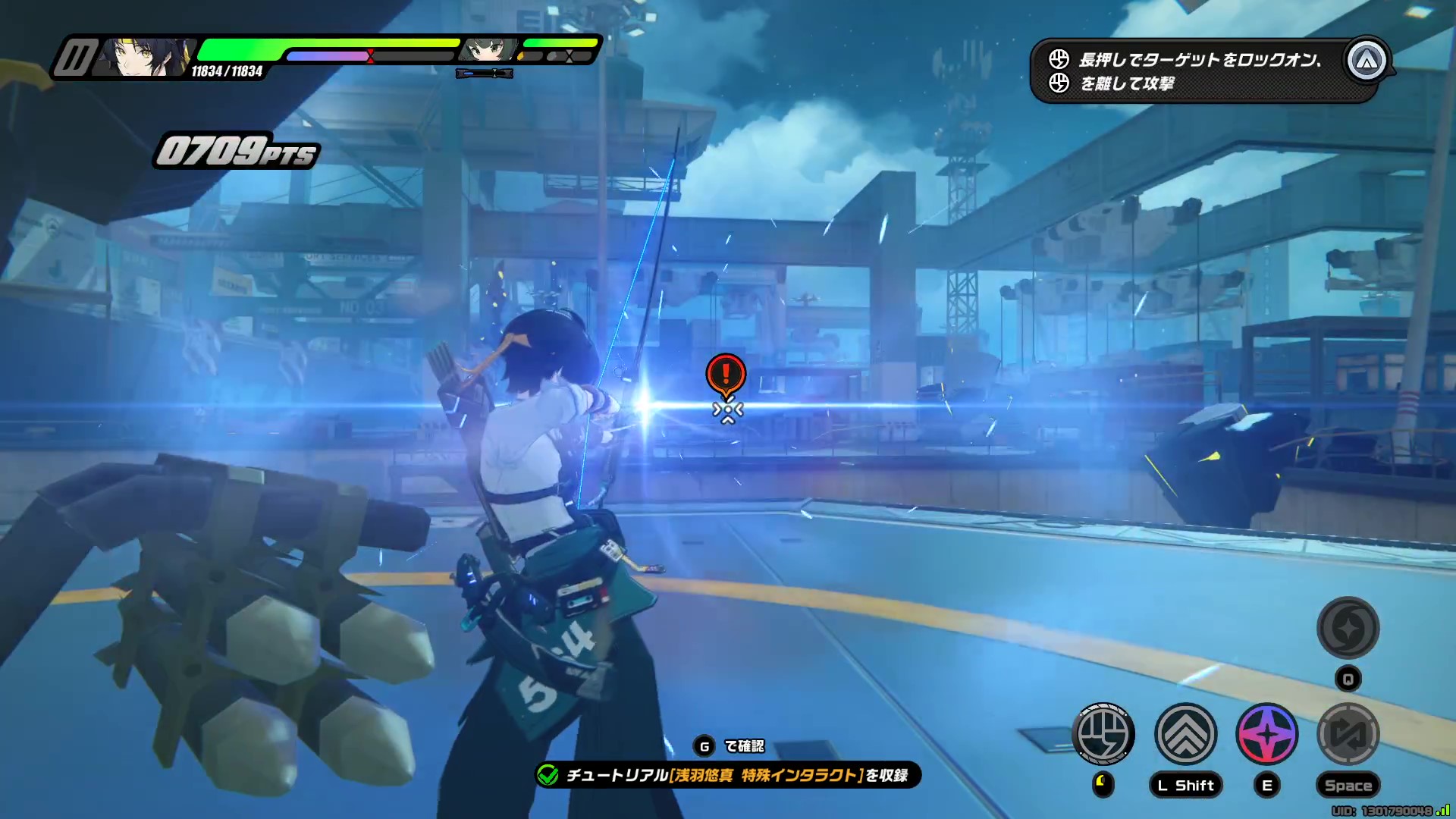Switch to the second agent portrait
This screenshot has width=1456, height=819.
(485, 50)
